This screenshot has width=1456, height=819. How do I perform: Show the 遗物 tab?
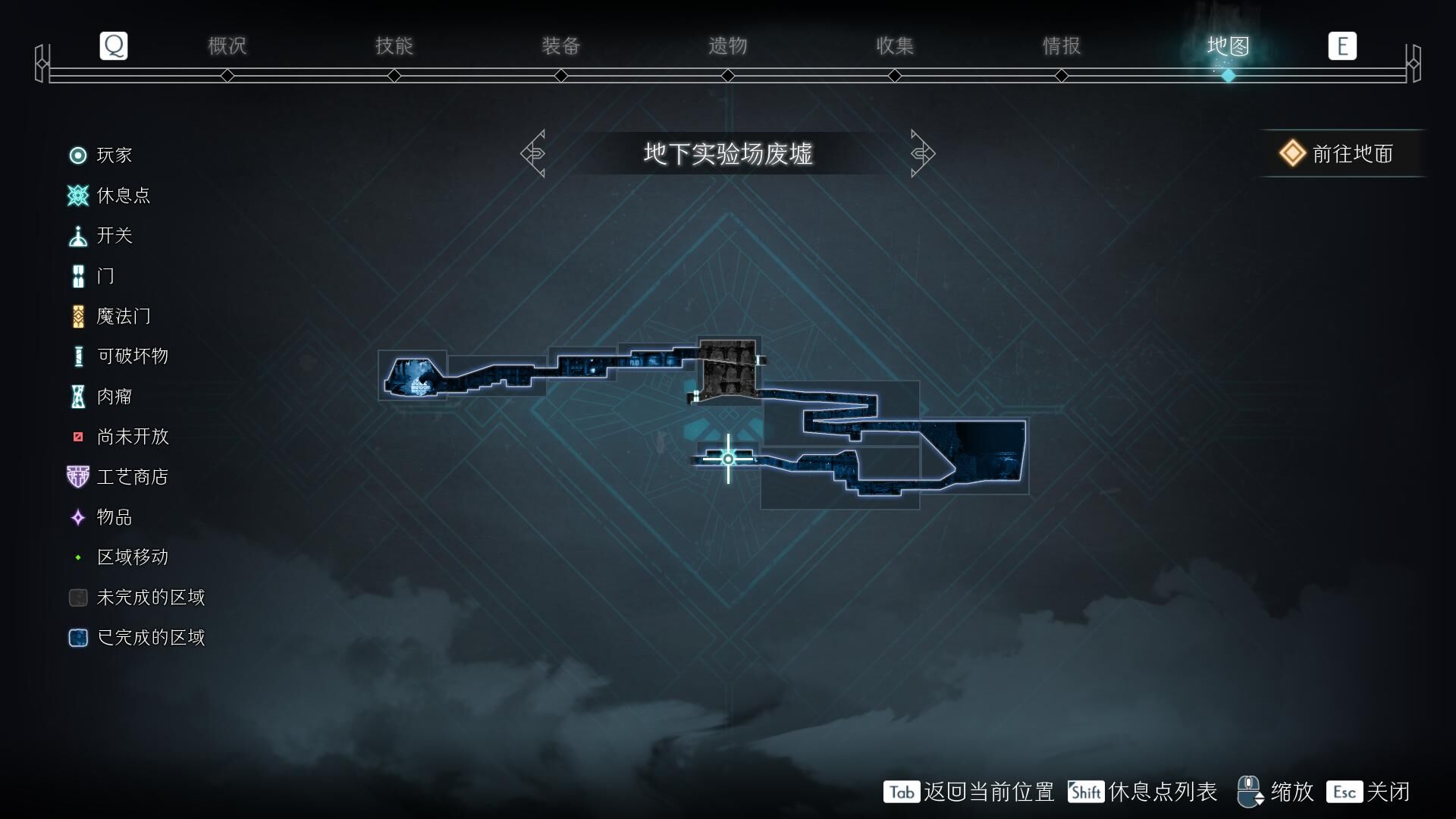click(727, 46)
